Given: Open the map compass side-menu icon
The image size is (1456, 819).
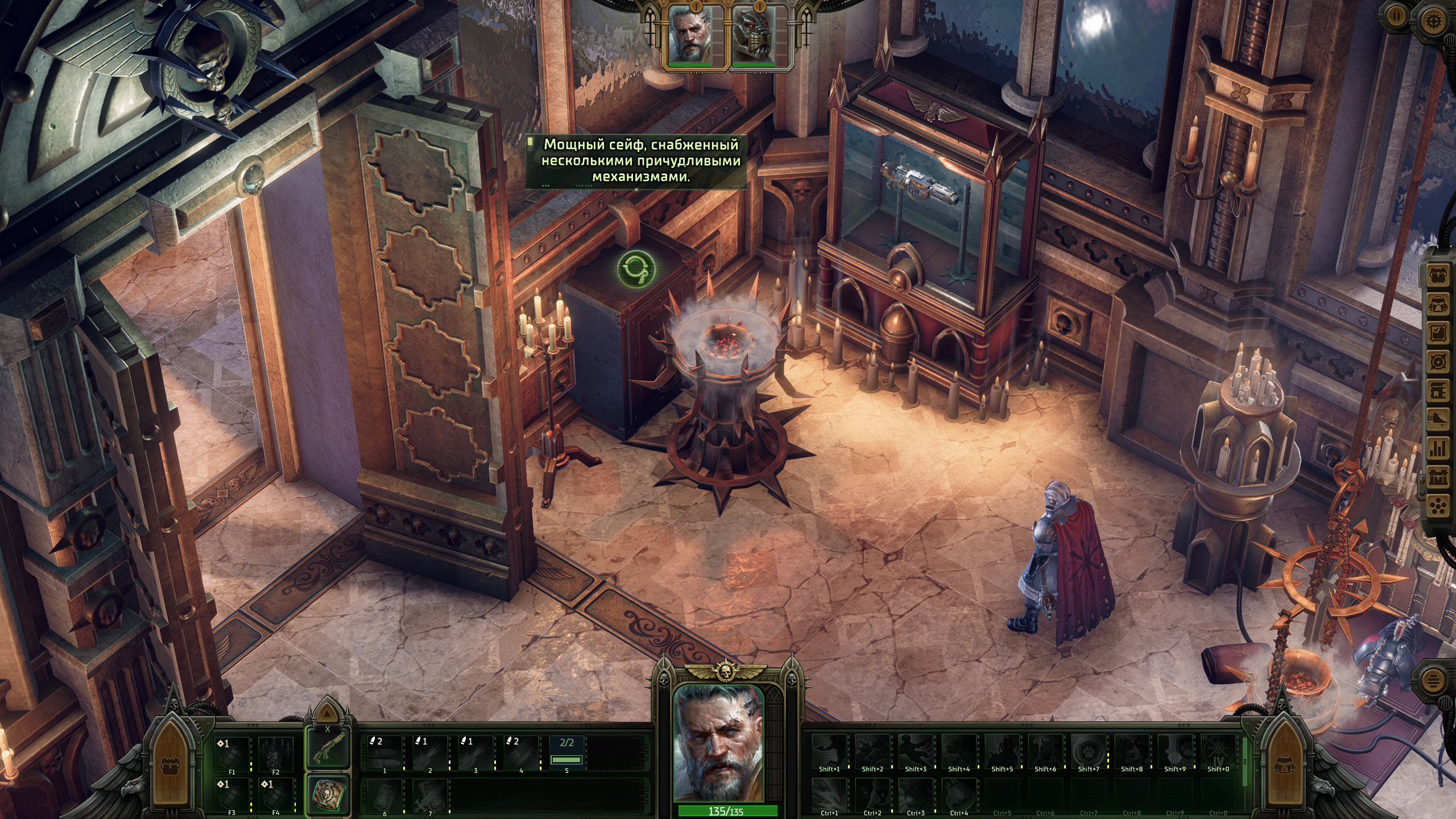Looking at the screenshot, I should pyautogui.click(x=1440, y=362).
